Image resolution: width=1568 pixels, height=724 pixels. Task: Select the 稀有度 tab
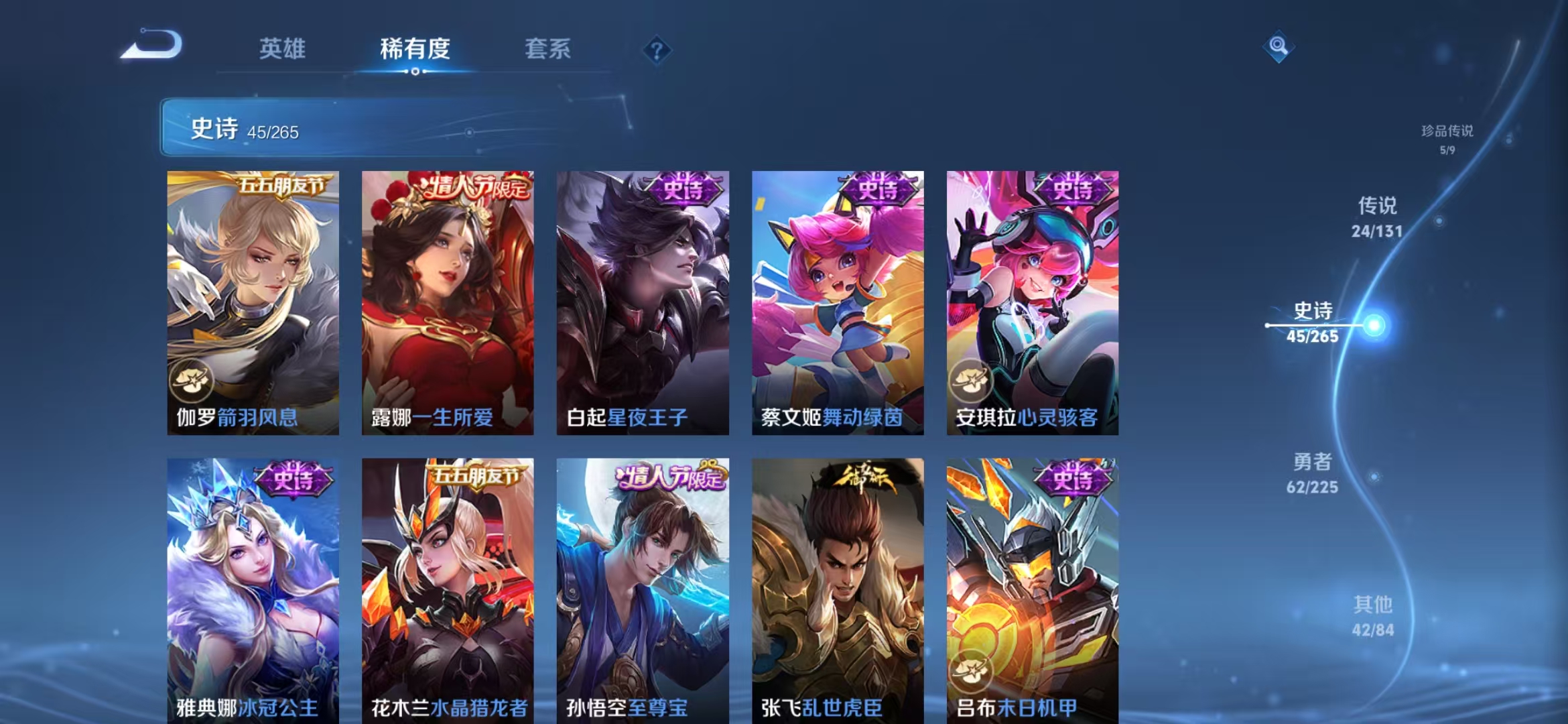(x=413, y=49)
